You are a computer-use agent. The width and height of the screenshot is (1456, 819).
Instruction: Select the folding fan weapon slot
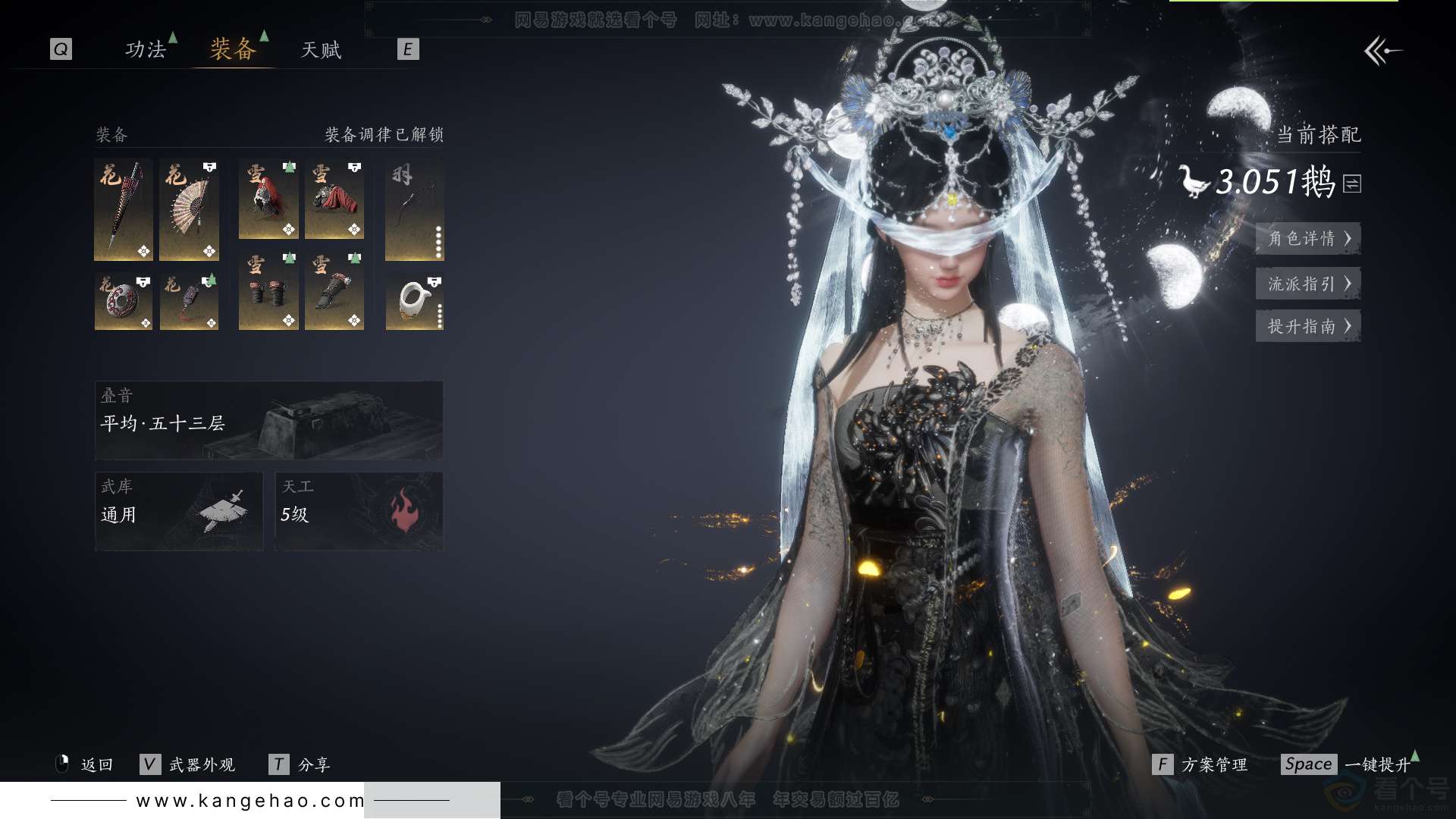[190, 209]
